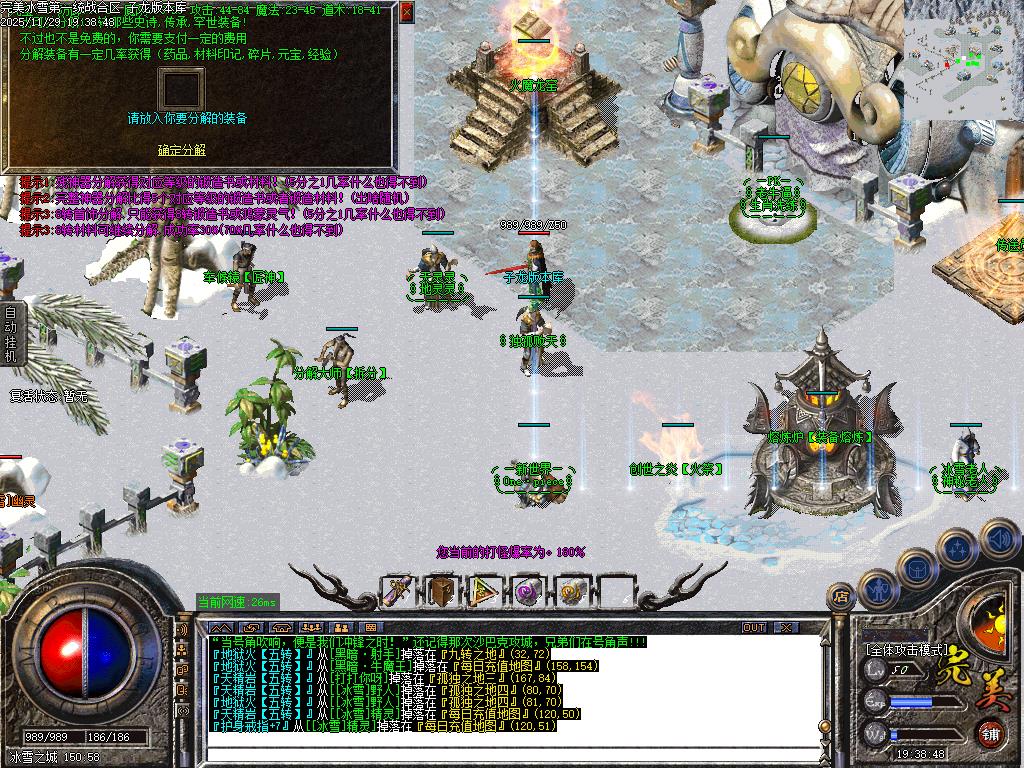Viewport: 1024px width, 768px height.
Task: Select the green triangle belt item
Action: tap(485, 591)
